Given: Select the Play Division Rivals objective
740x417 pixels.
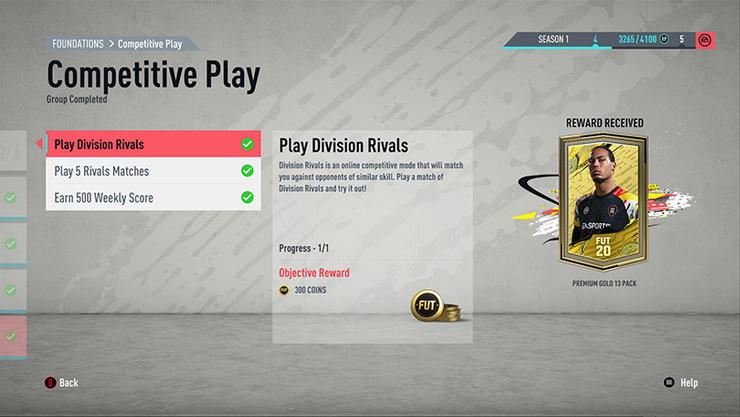Looking at the screenshot, I should [x=152, y=145].
